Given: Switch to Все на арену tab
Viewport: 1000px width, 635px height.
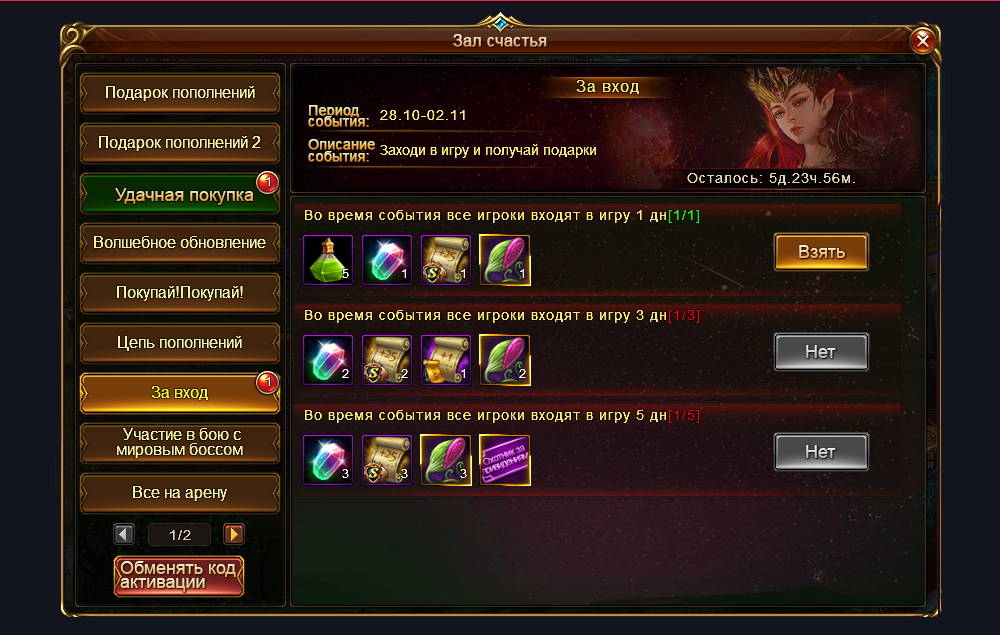Looking at the screenshot, I should coord(180,493).
